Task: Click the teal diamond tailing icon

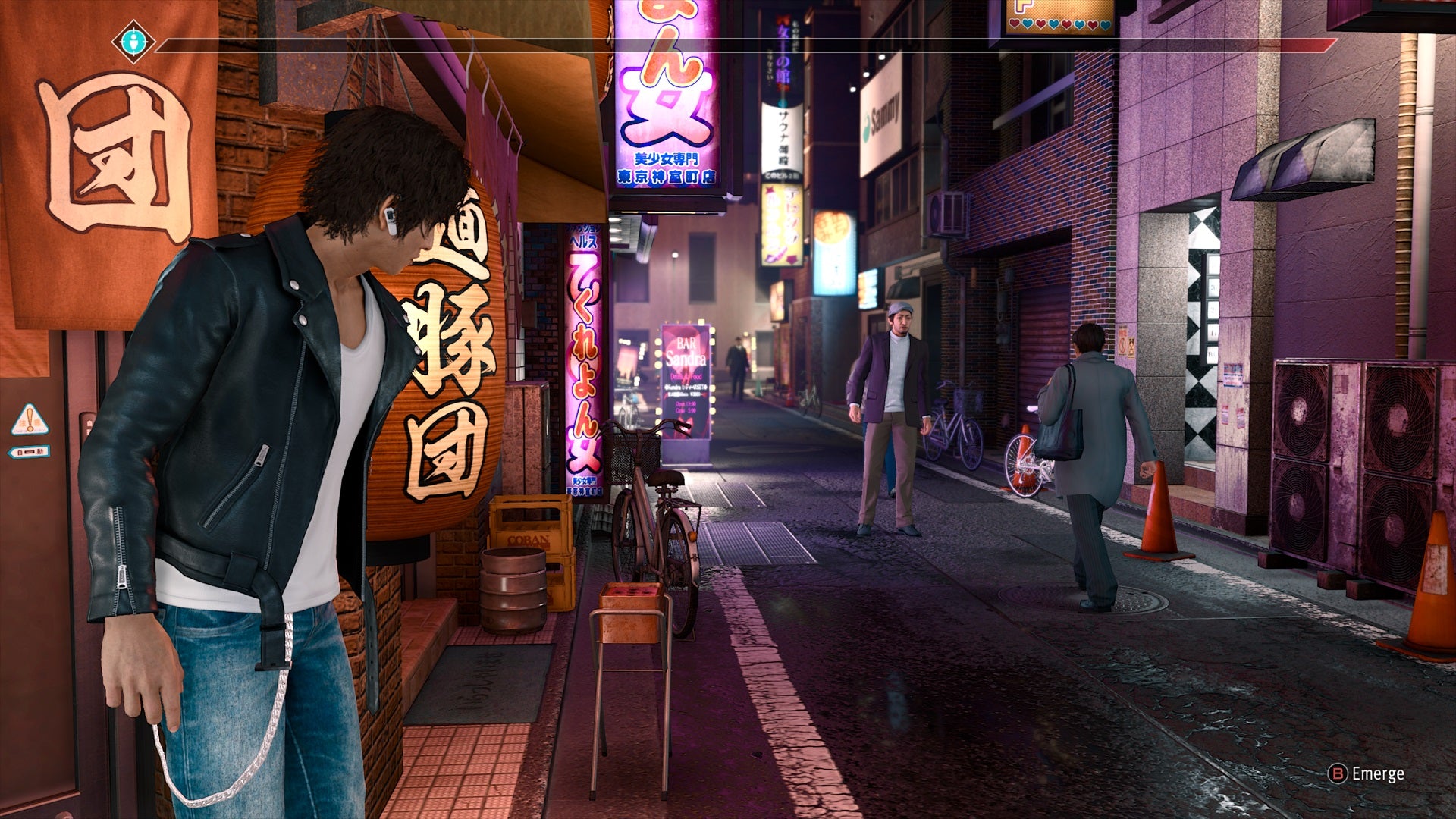Action: click(133, 42)
